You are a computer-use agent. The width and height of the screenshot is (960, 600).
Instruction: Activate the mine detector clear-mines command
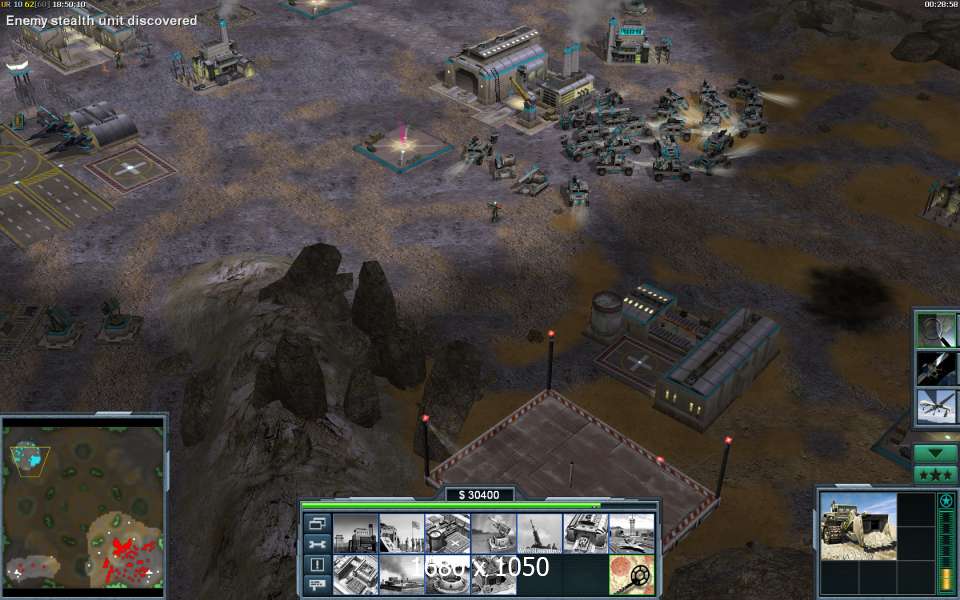(x=632, y=575)
